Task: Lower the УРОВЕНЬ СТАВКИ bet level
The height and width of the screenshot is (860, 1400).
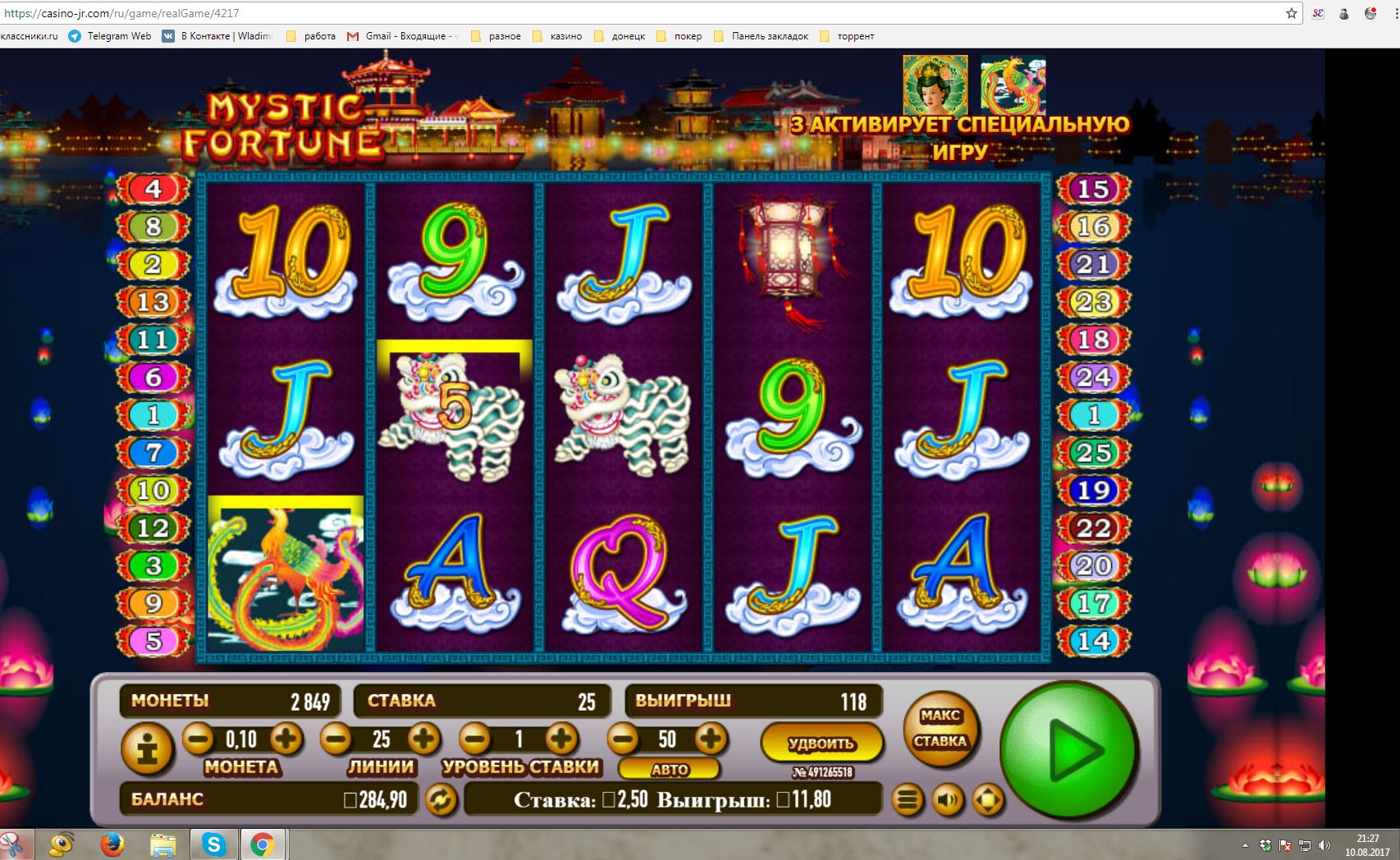Action: 474,739
